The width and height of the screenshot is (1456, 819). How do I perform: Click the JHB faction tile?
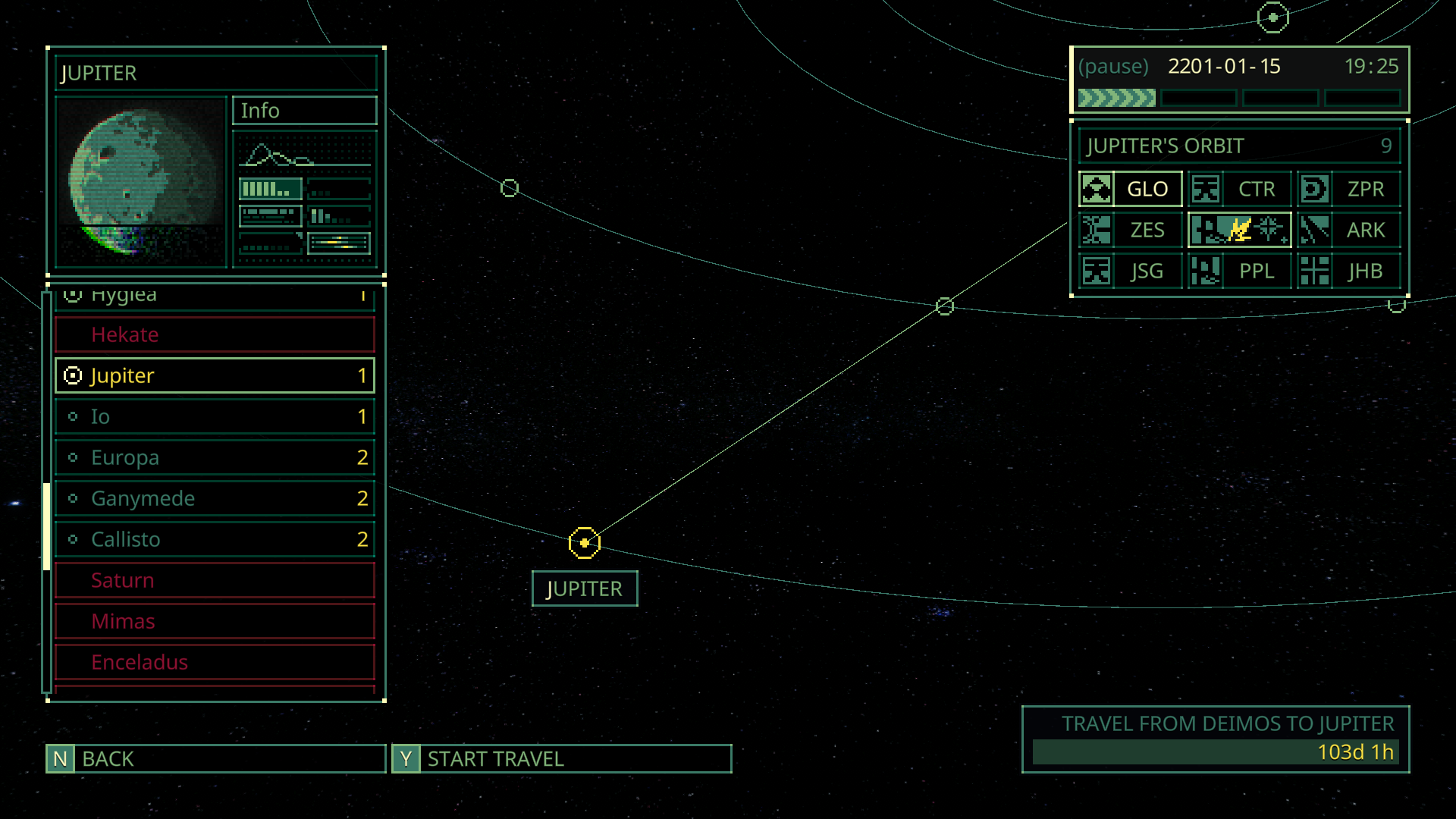point(1348,271)
